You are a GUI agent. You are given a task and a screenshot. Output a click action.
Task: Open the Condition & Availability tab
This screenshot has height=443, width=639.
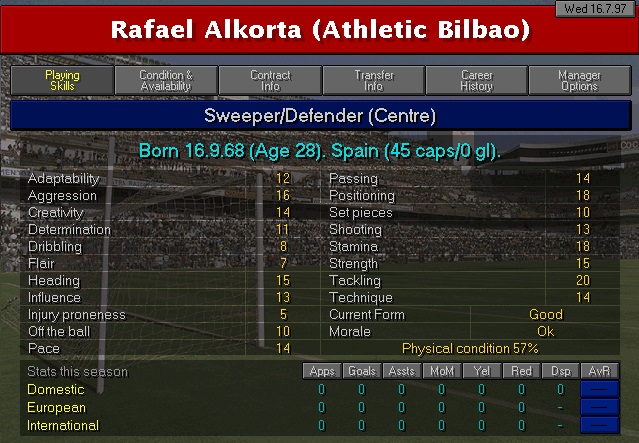click(166, 81)
